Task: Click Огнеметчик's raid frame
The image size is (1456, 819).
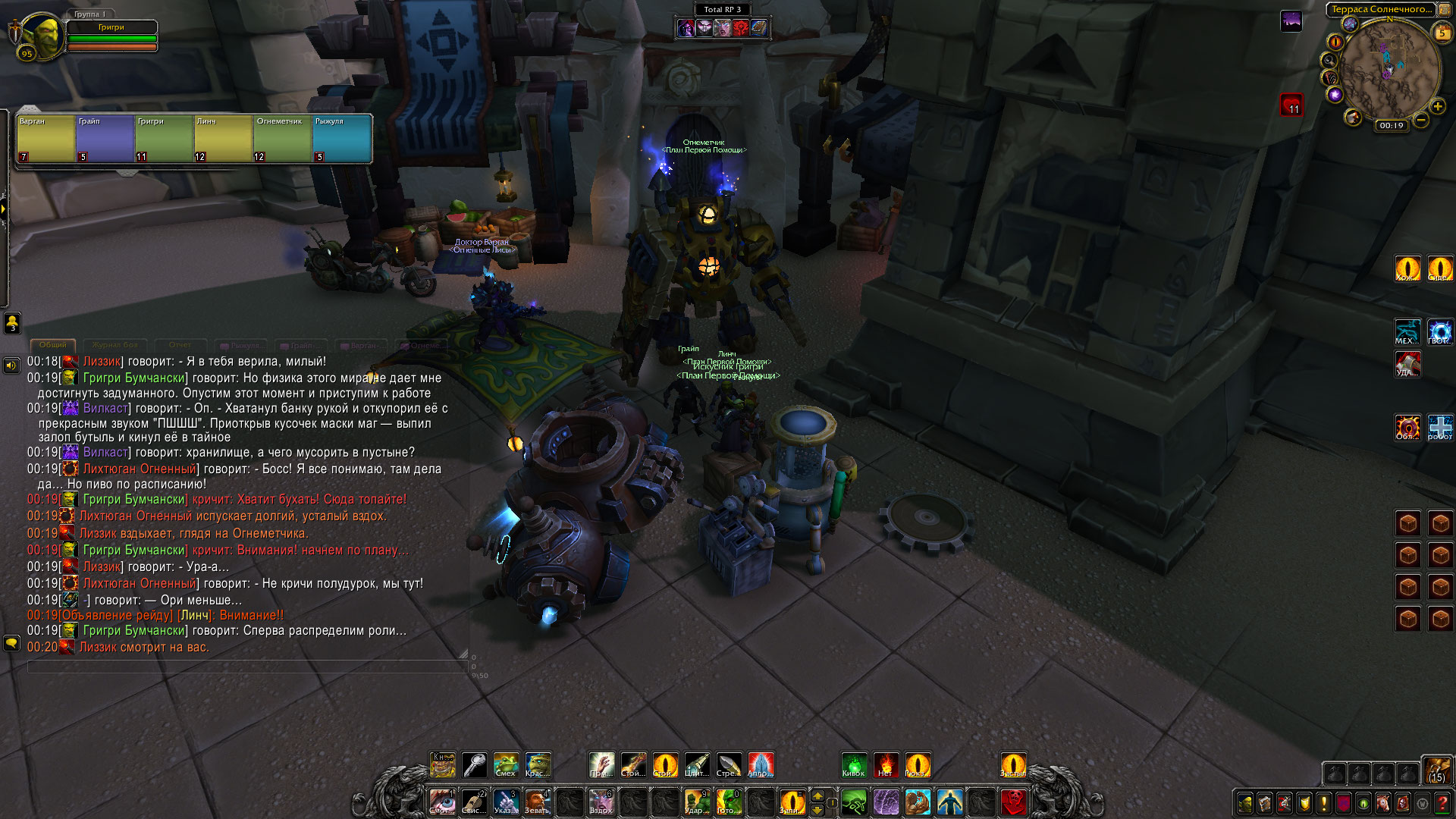Action: [283, 138]
